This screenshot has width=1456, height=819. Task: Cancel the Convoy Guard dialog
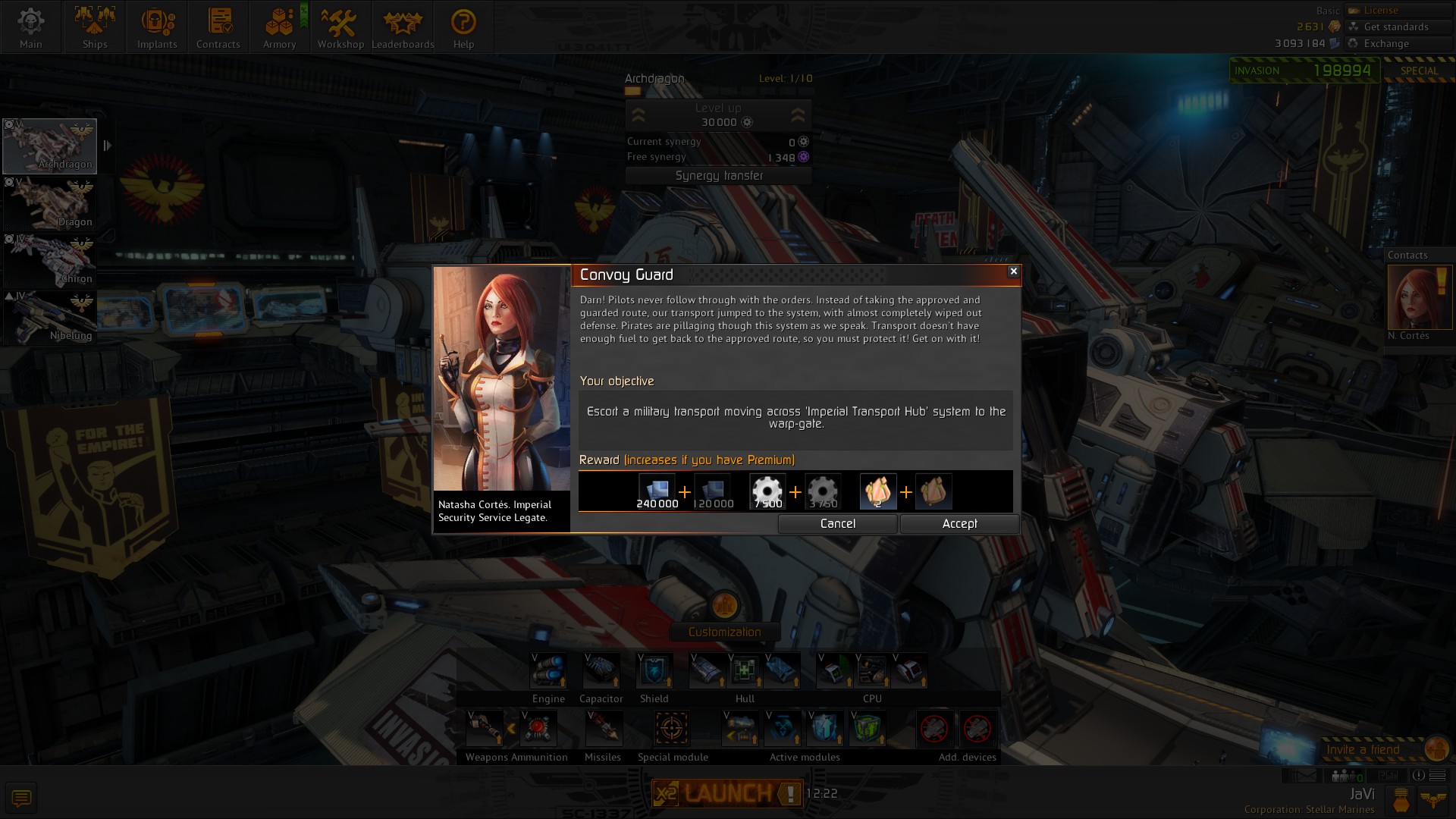click(837, 524)
